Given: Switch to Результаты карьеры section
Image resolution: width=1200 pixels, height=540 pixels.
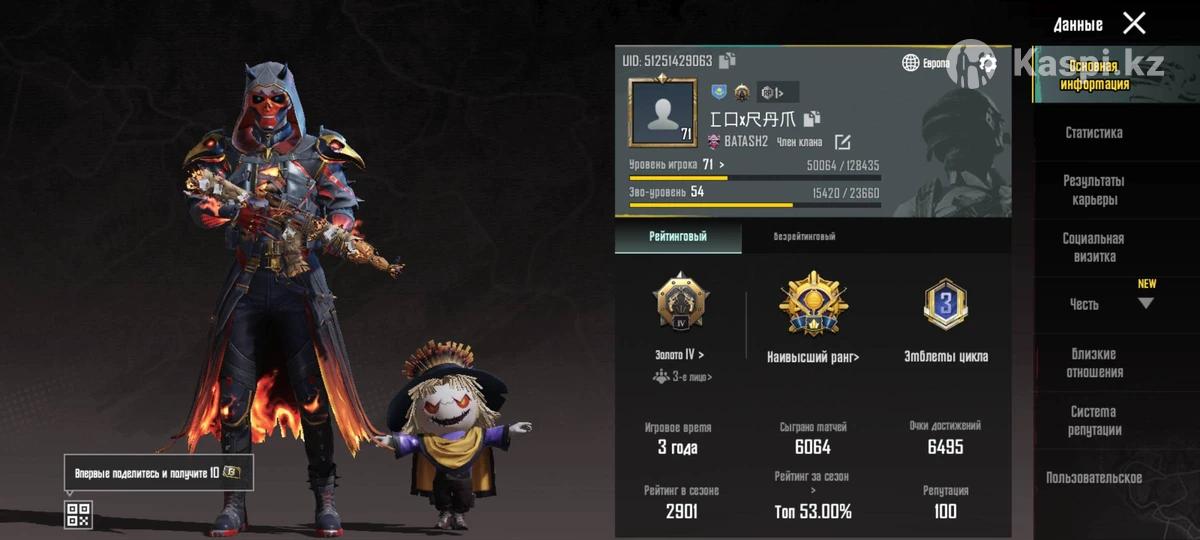Looking at the screenshot, I should tap(1093, 190).
